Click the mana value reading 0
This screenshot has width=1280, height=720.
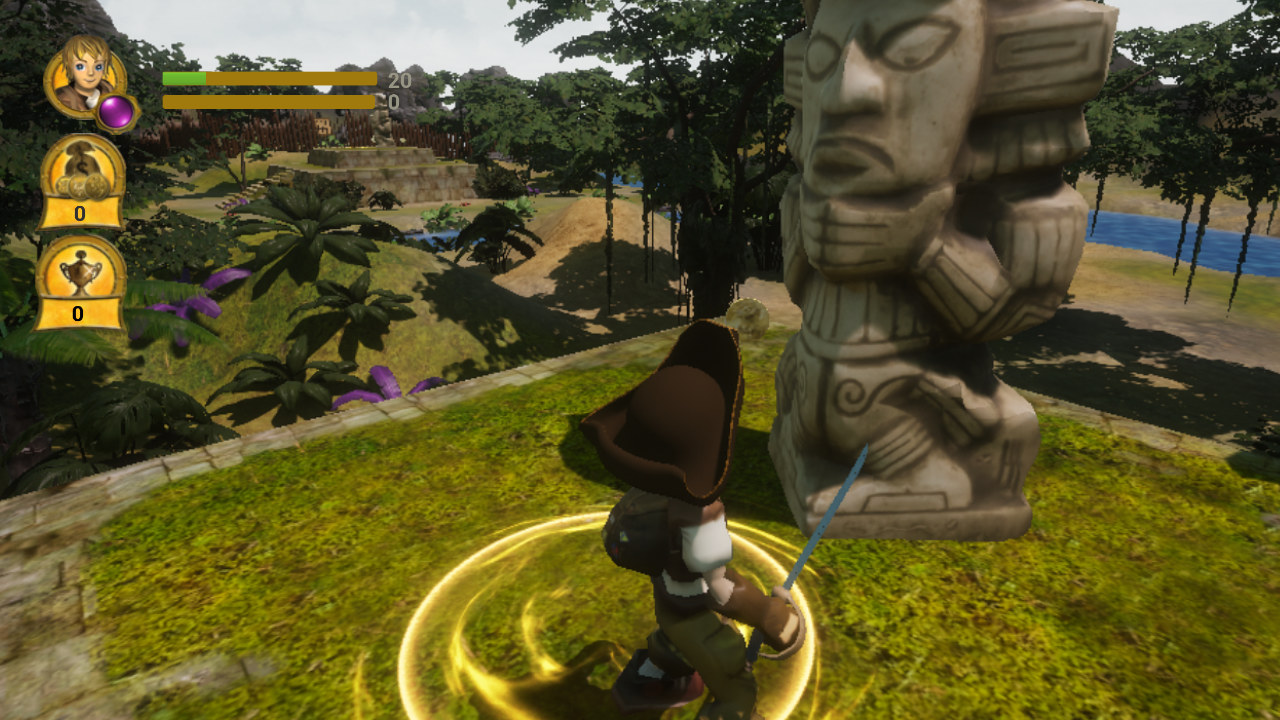pos(392,102)
